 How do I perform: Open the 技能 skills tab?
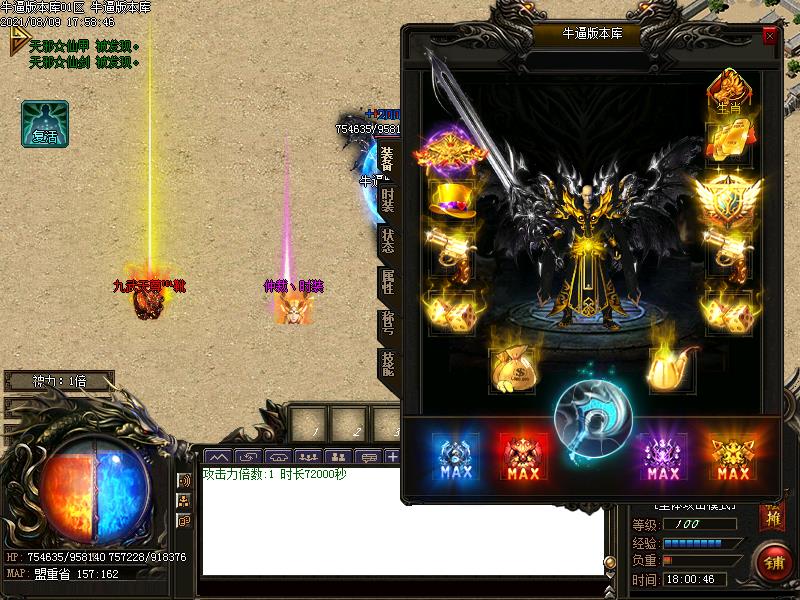(x=388, y=364)
